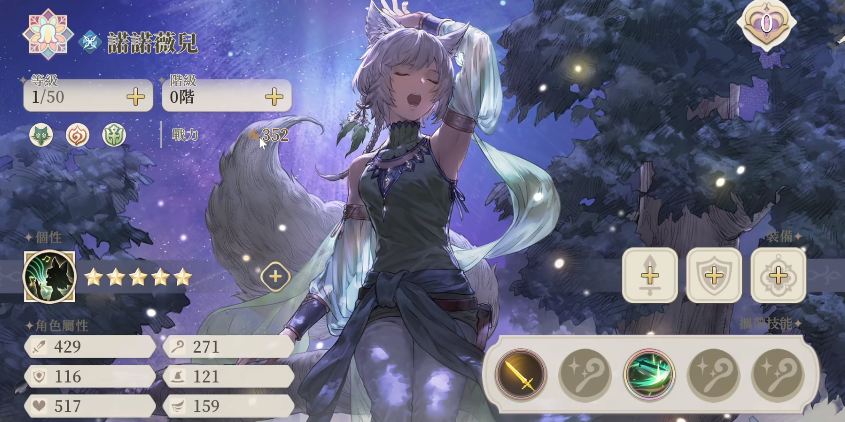Equip an item in the sword slot
This screenshot has height=422, width=845.
[x=650, y=275]
